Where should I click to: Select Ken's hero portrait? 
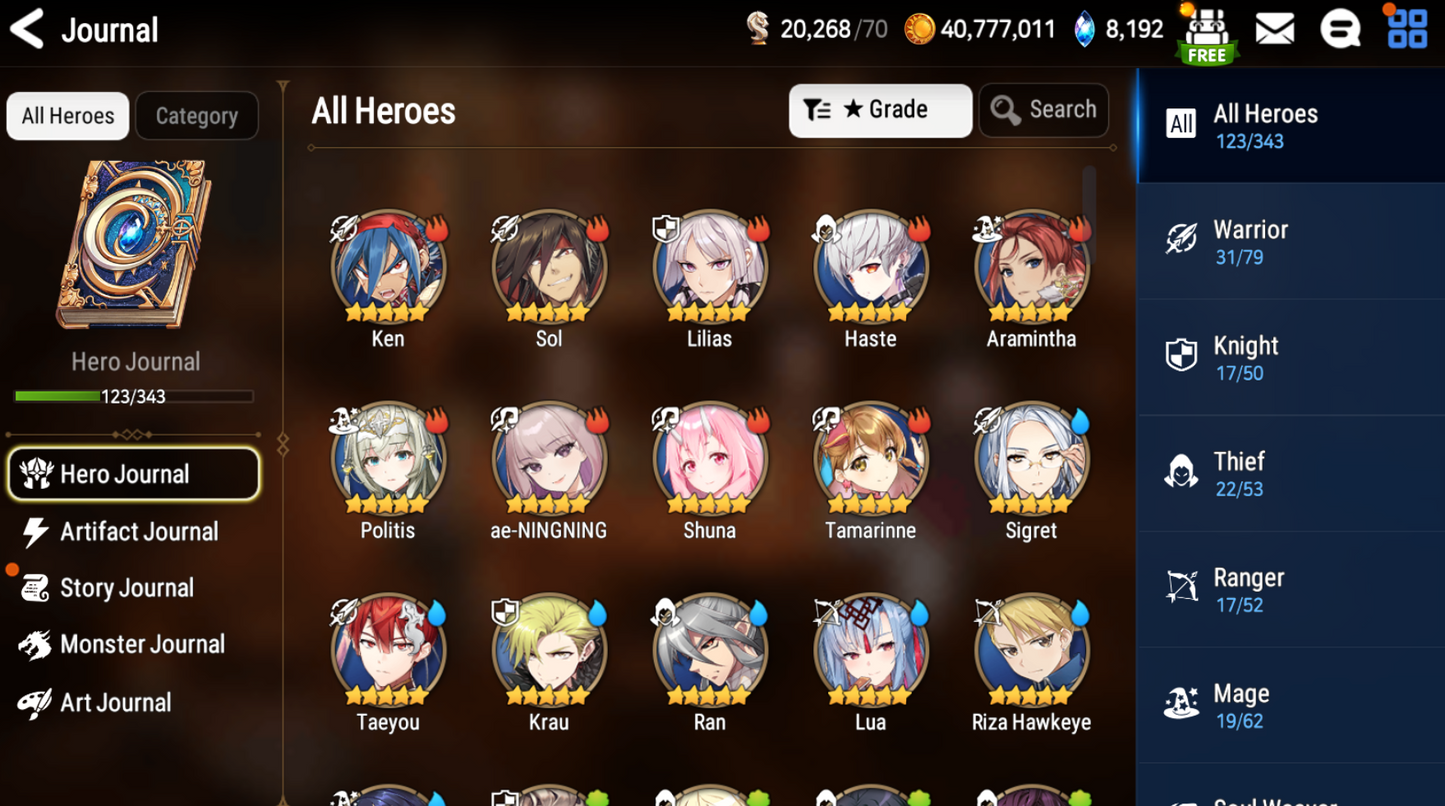click(388, 267)
